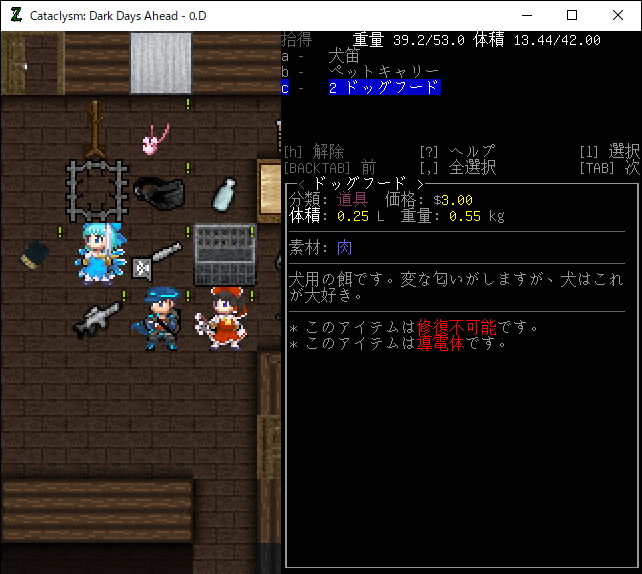Close the Cataclysm game window

point(617,15)
